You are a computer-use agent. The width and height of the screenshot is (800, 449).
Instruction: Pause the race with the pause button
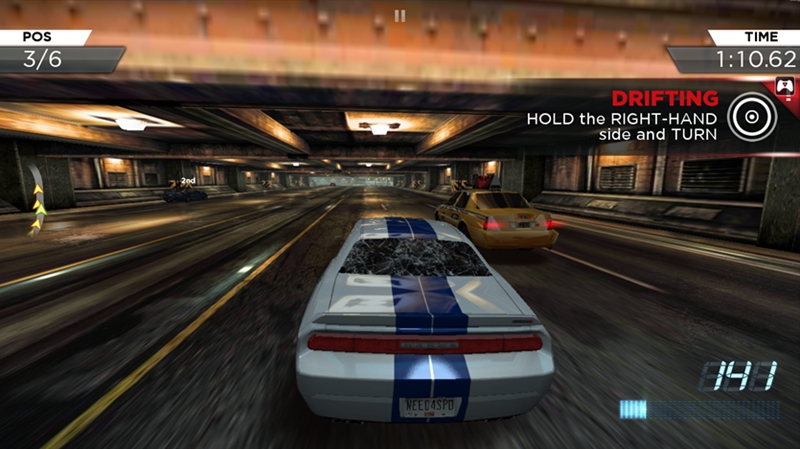(x=400, y=15)
